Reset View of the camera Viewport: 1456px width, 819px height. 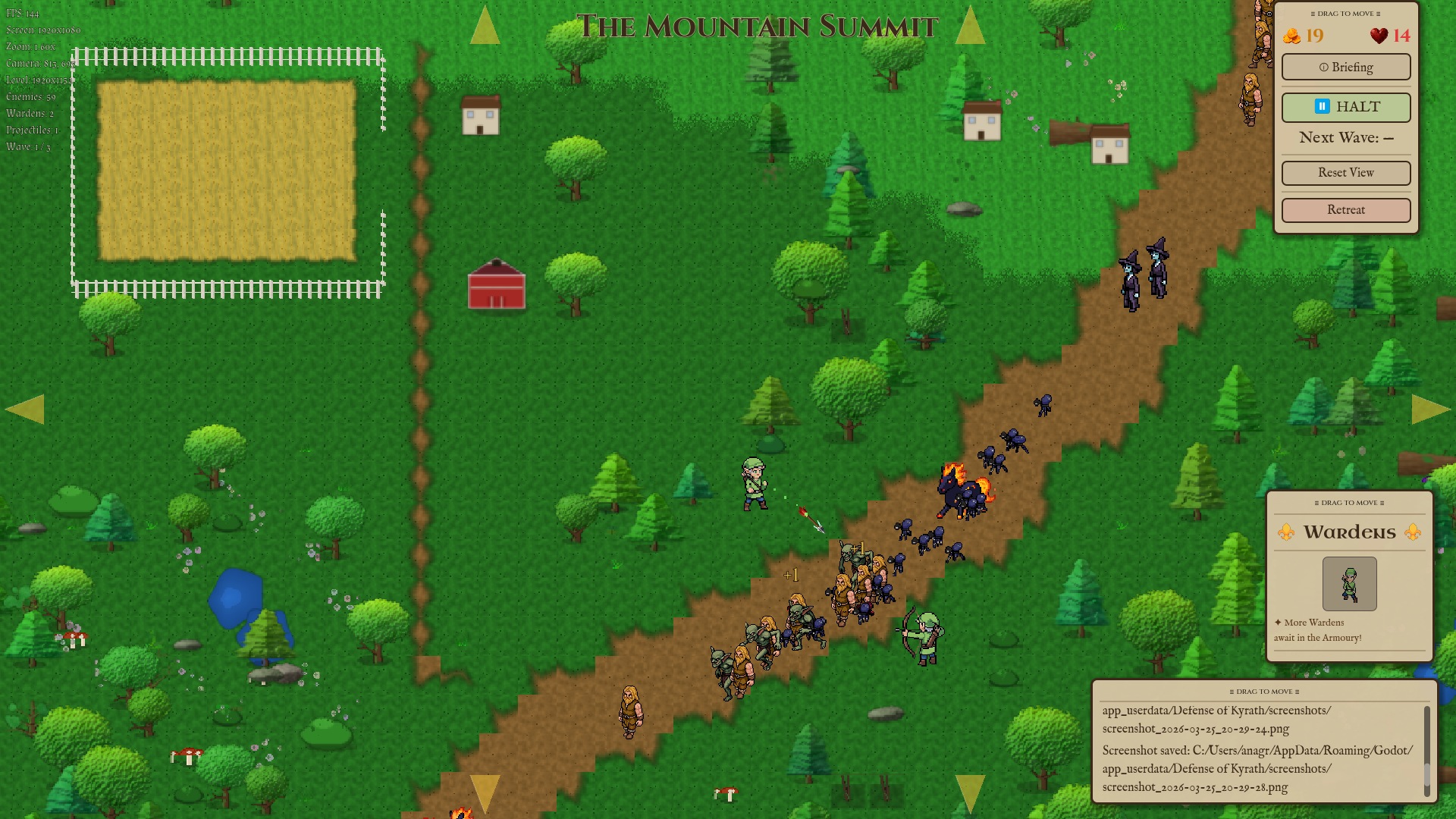click(1345, 173)
